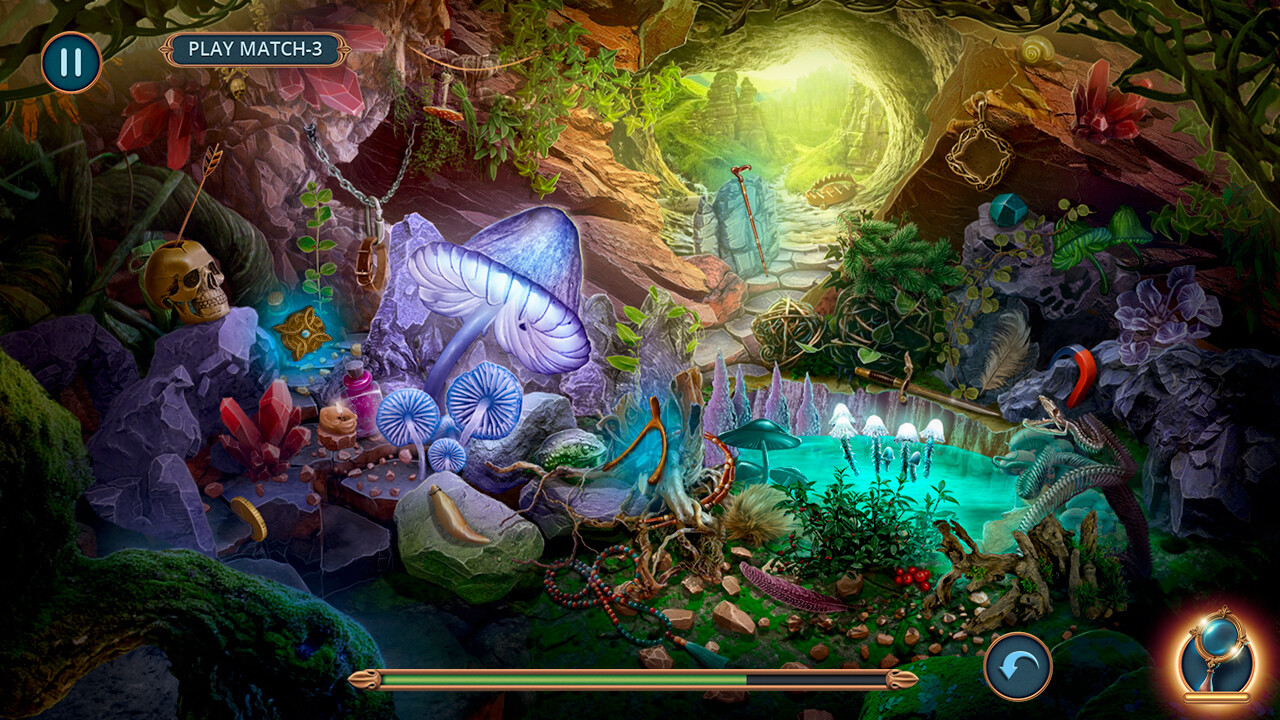Select the large glowing blue mushroom

coord(500,290)
